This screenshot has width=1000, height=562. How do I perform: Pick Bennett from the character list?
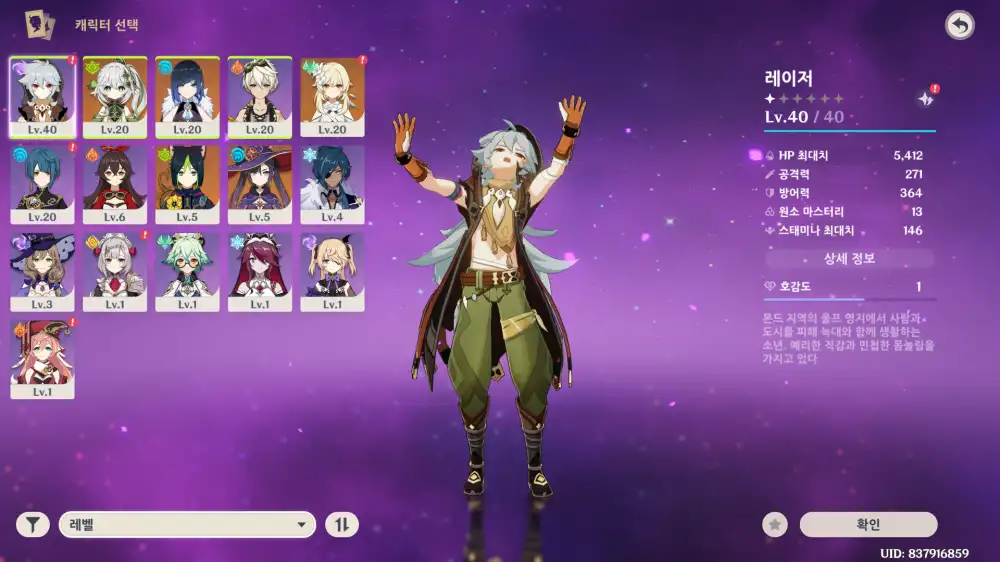tap(260, 97)
